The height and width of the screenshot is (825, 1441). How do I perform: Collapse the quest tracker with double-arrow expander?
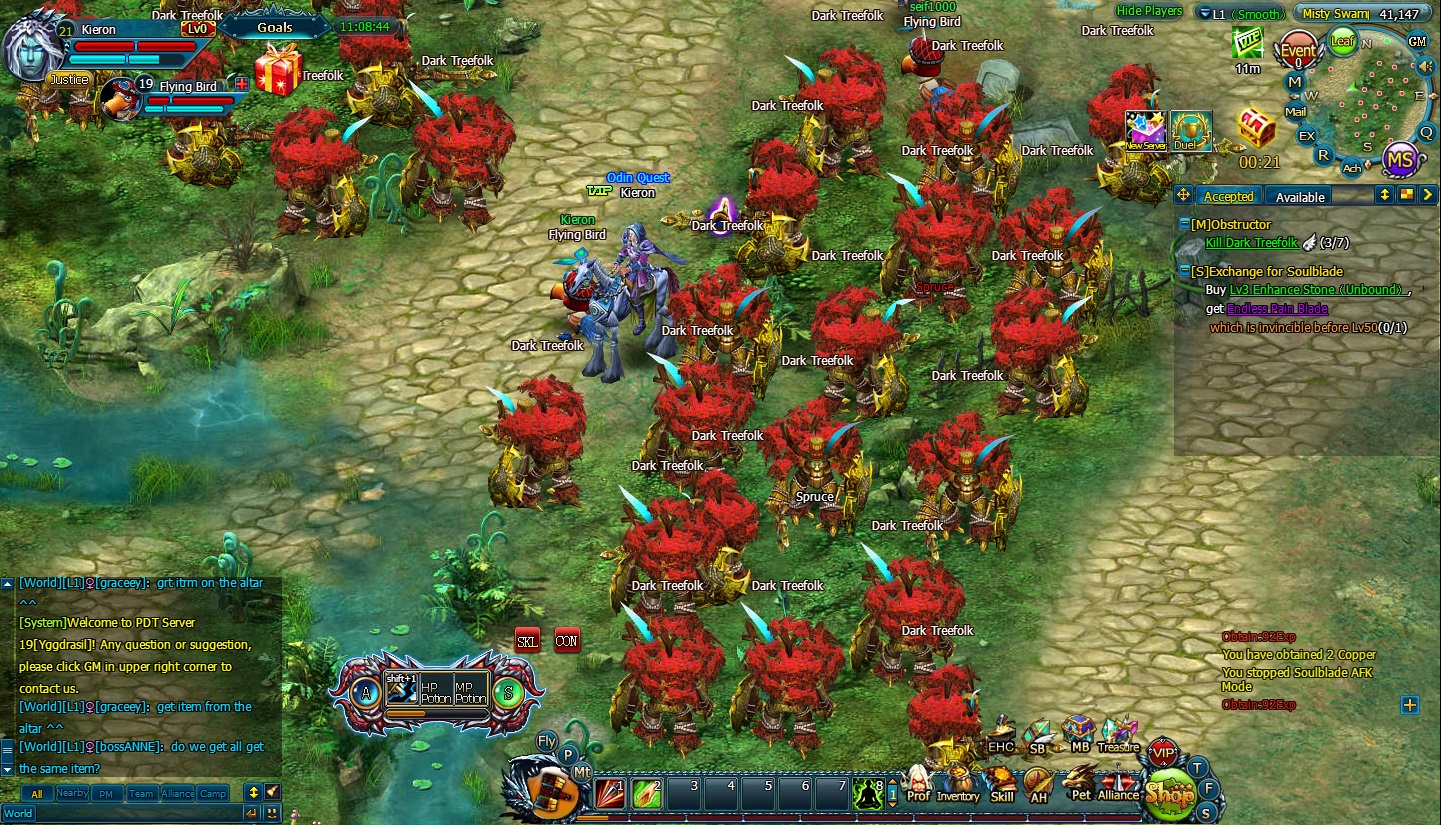click(x=1384, y=196)
